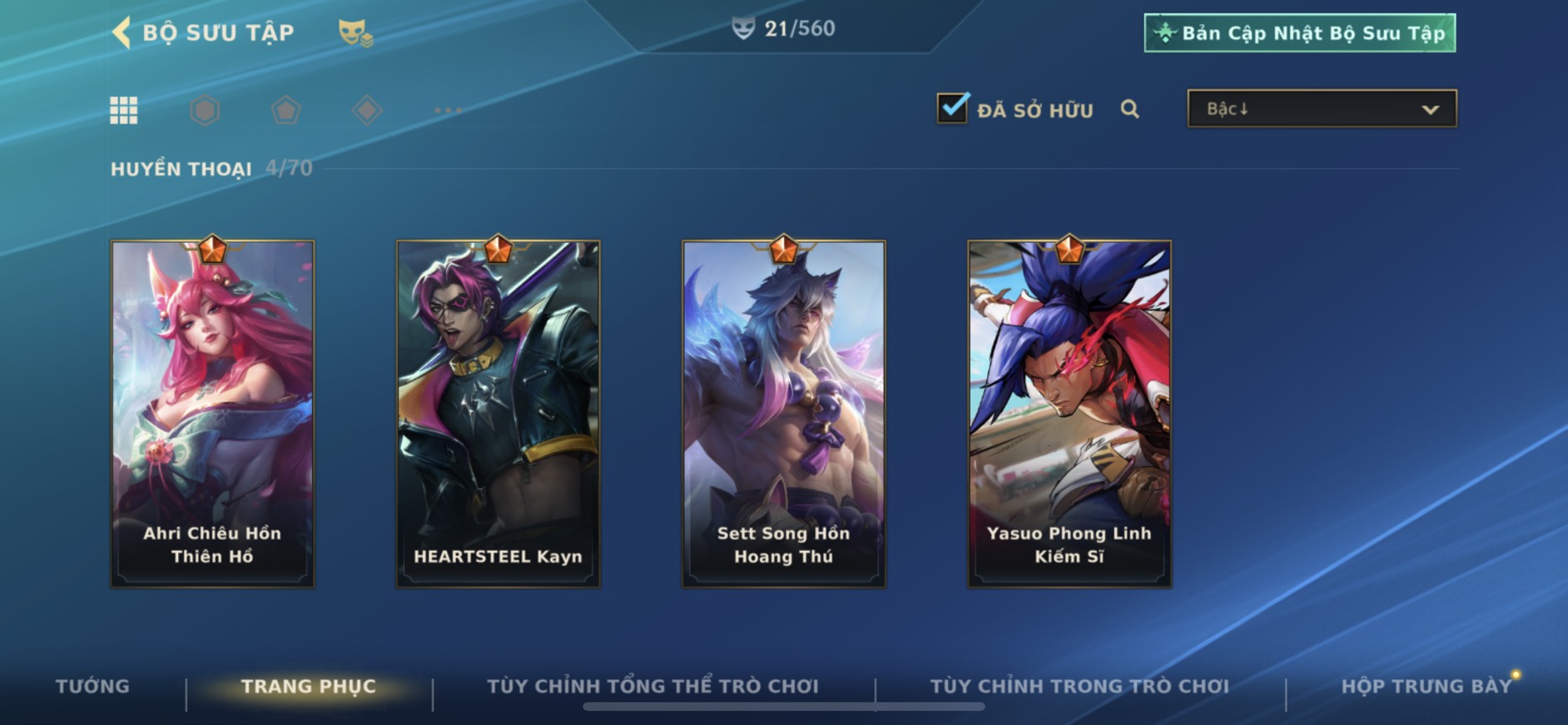The width and height of the screenshot is (1568, 725).
Task: Select the hexagon rarity filter
Action: coord(205,110)
